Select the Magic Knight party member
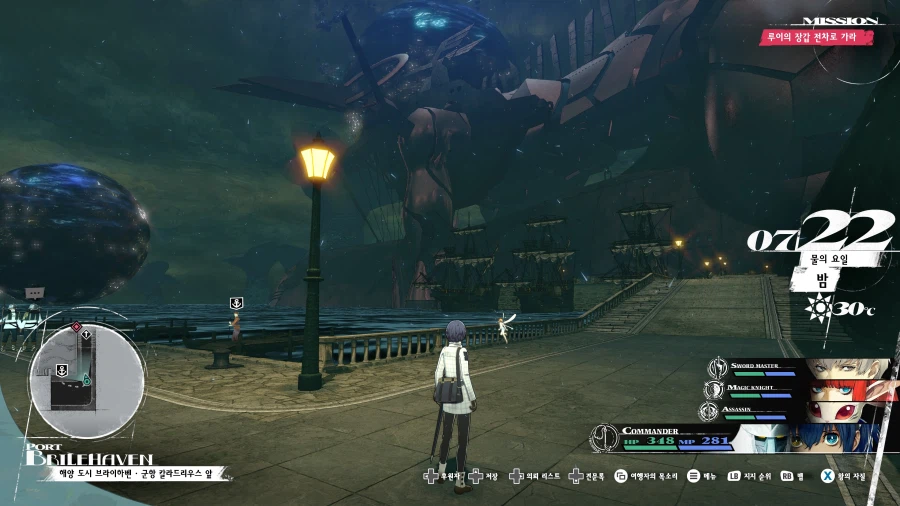 point(800,390)
